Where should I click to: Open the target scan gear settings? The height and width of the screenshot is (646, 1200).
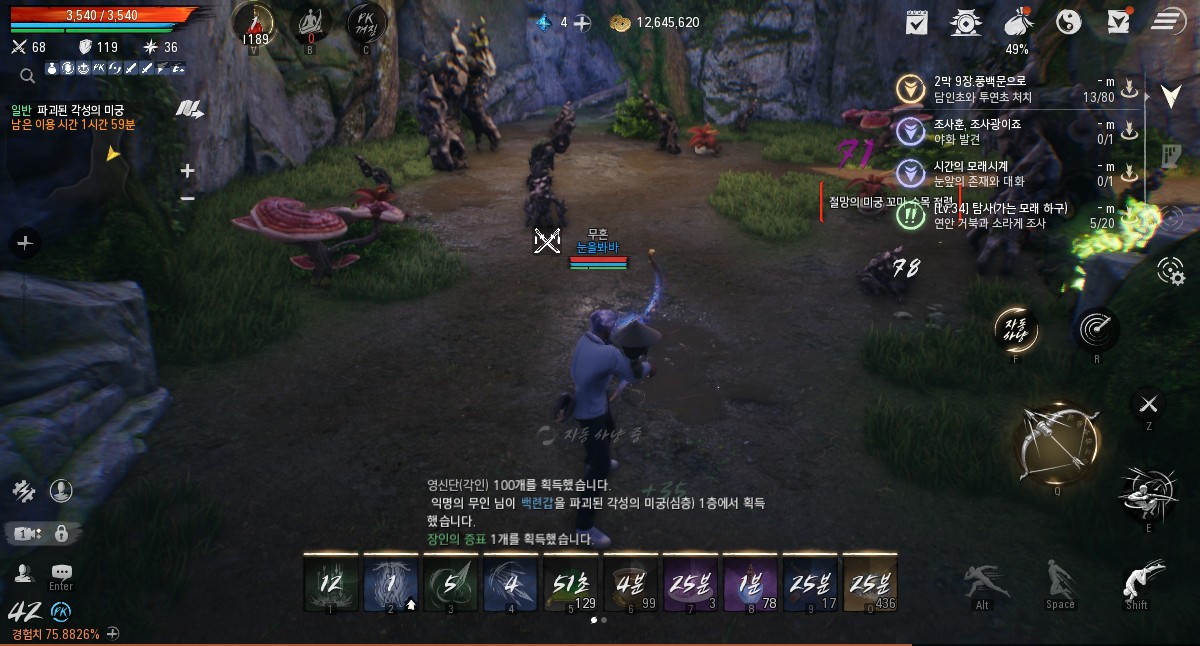[x=1168, y=269]
